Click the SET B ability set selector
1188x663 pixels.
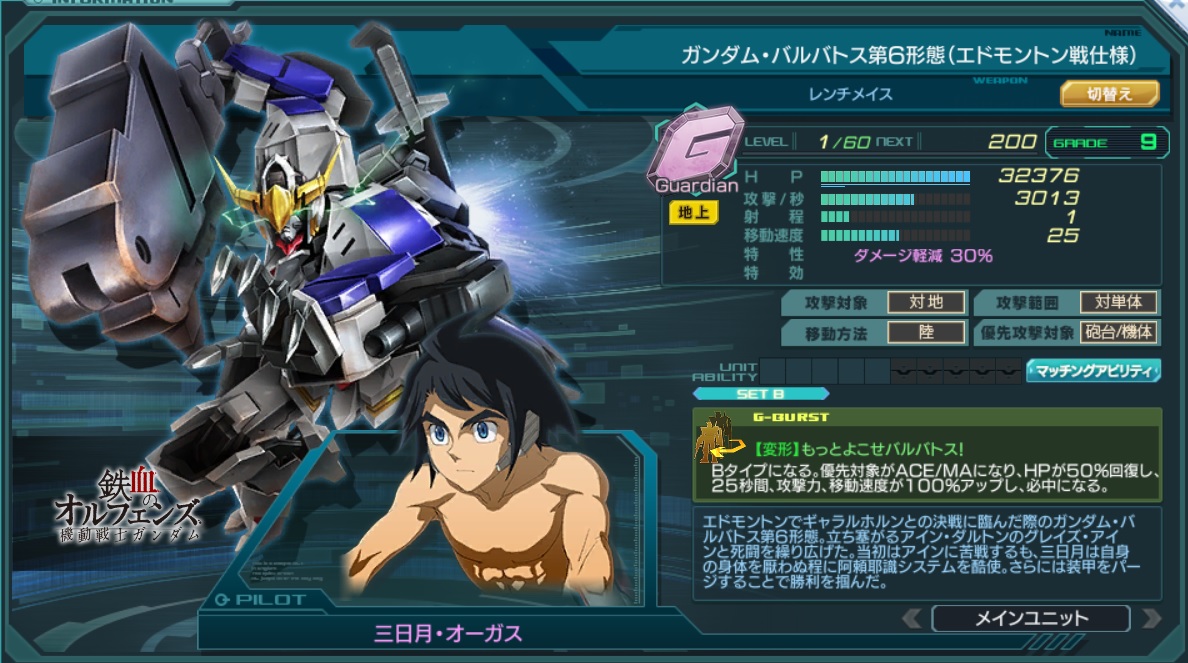pyautogui.click(x=760, y=394)
